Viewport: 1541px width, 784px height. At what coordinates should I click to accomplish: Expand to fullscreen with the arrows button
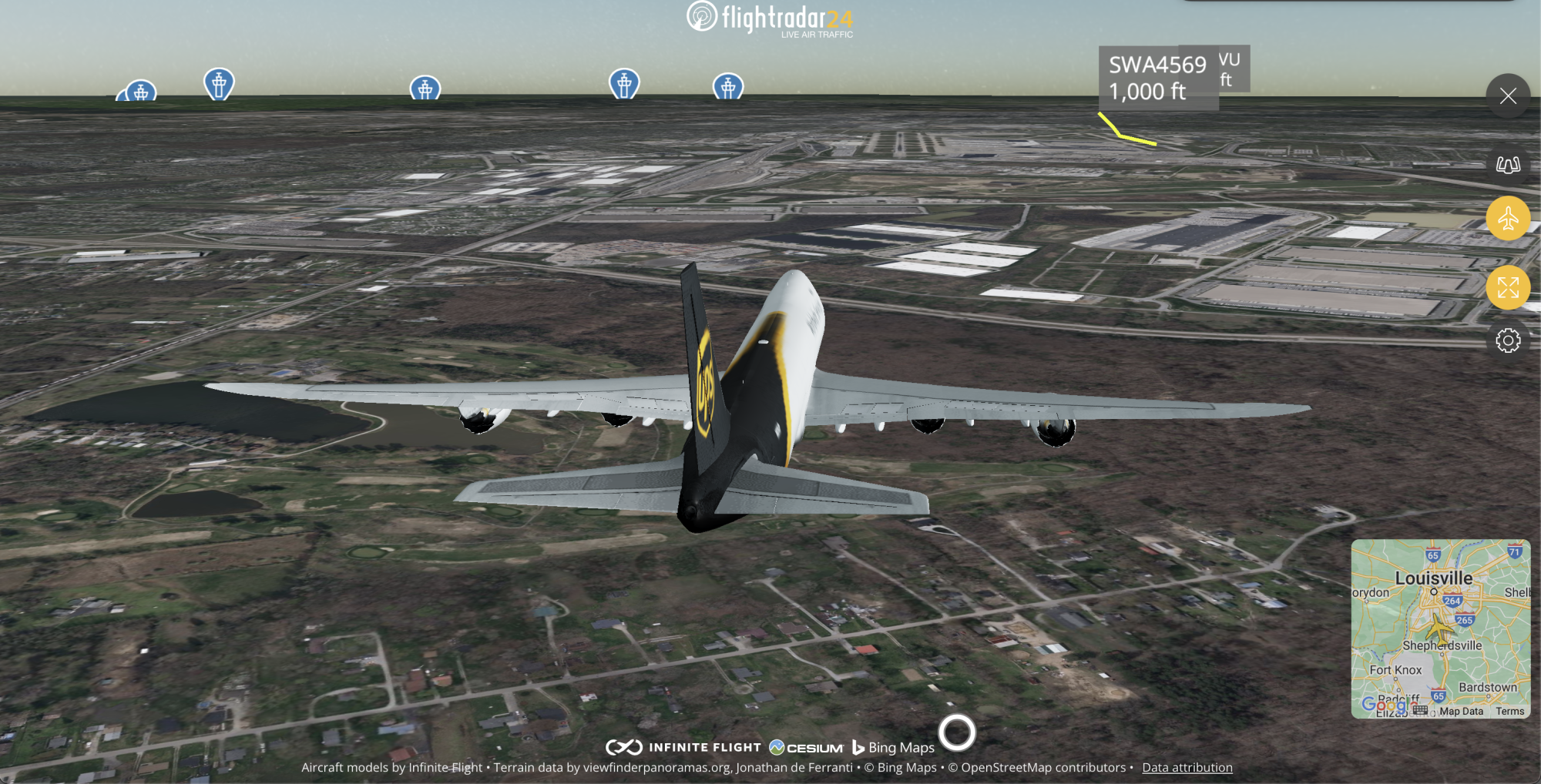click(1508, 288)
